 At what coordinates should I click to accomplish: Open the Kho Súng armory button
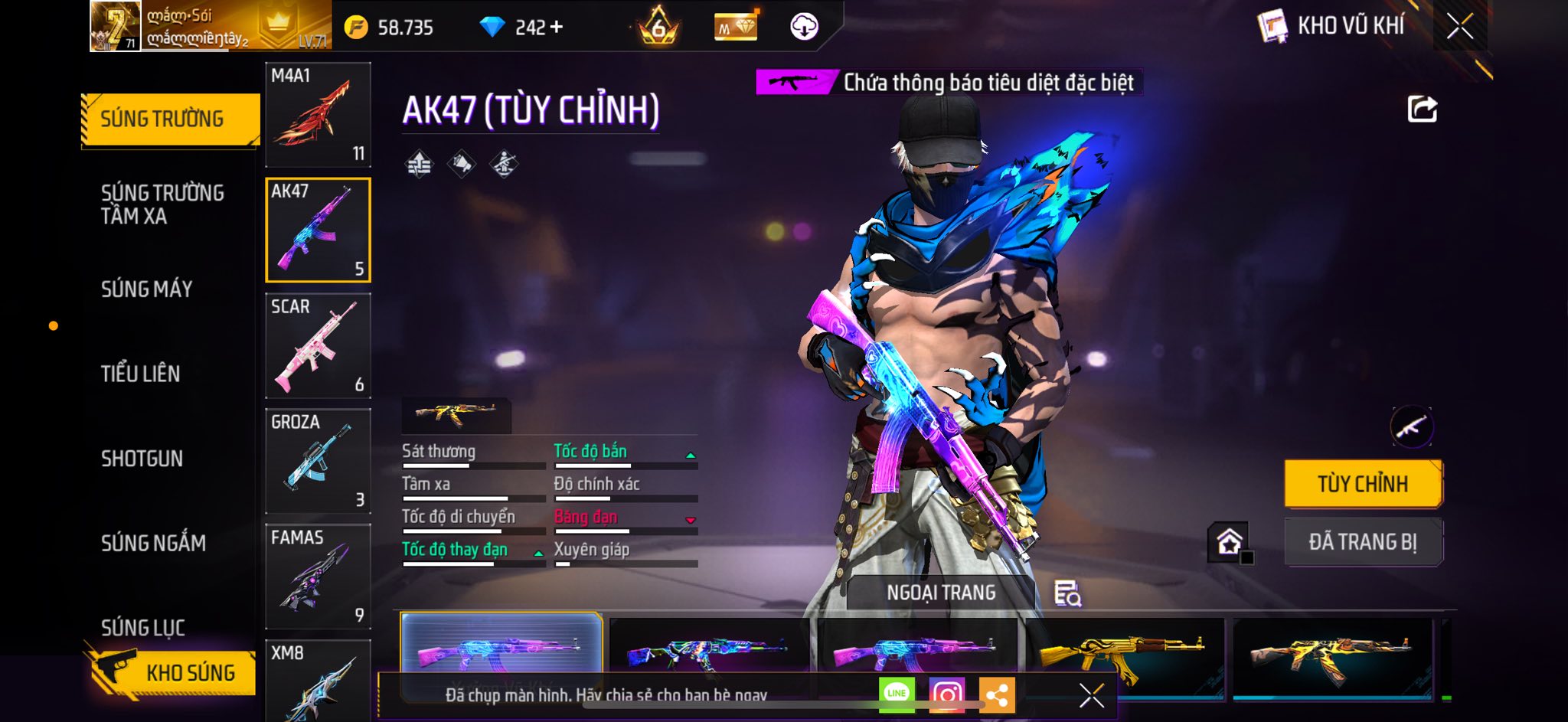[x=172, y=672]
